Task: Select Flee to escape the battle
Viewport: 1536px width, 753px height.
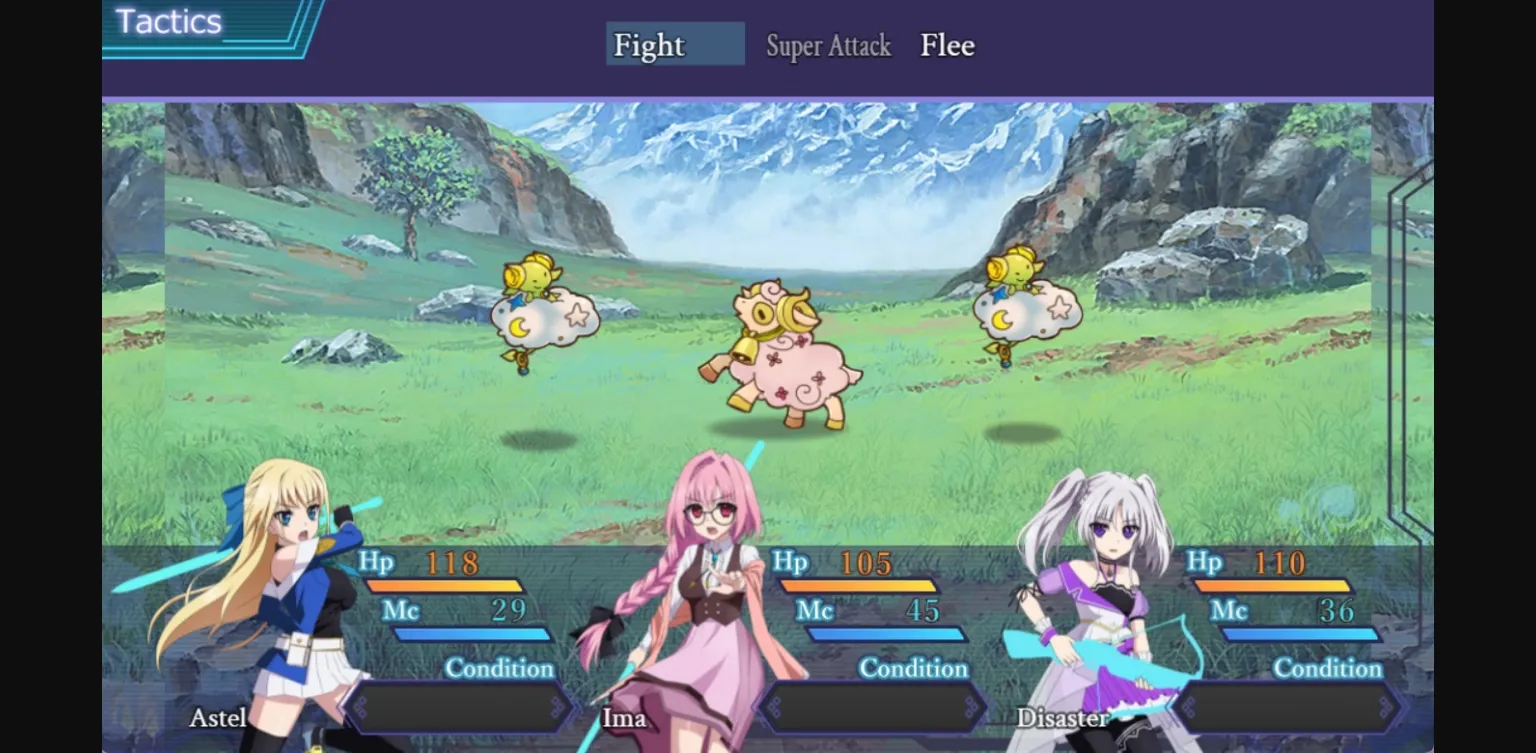Action: pyautogui.click(x=945, y=45)
